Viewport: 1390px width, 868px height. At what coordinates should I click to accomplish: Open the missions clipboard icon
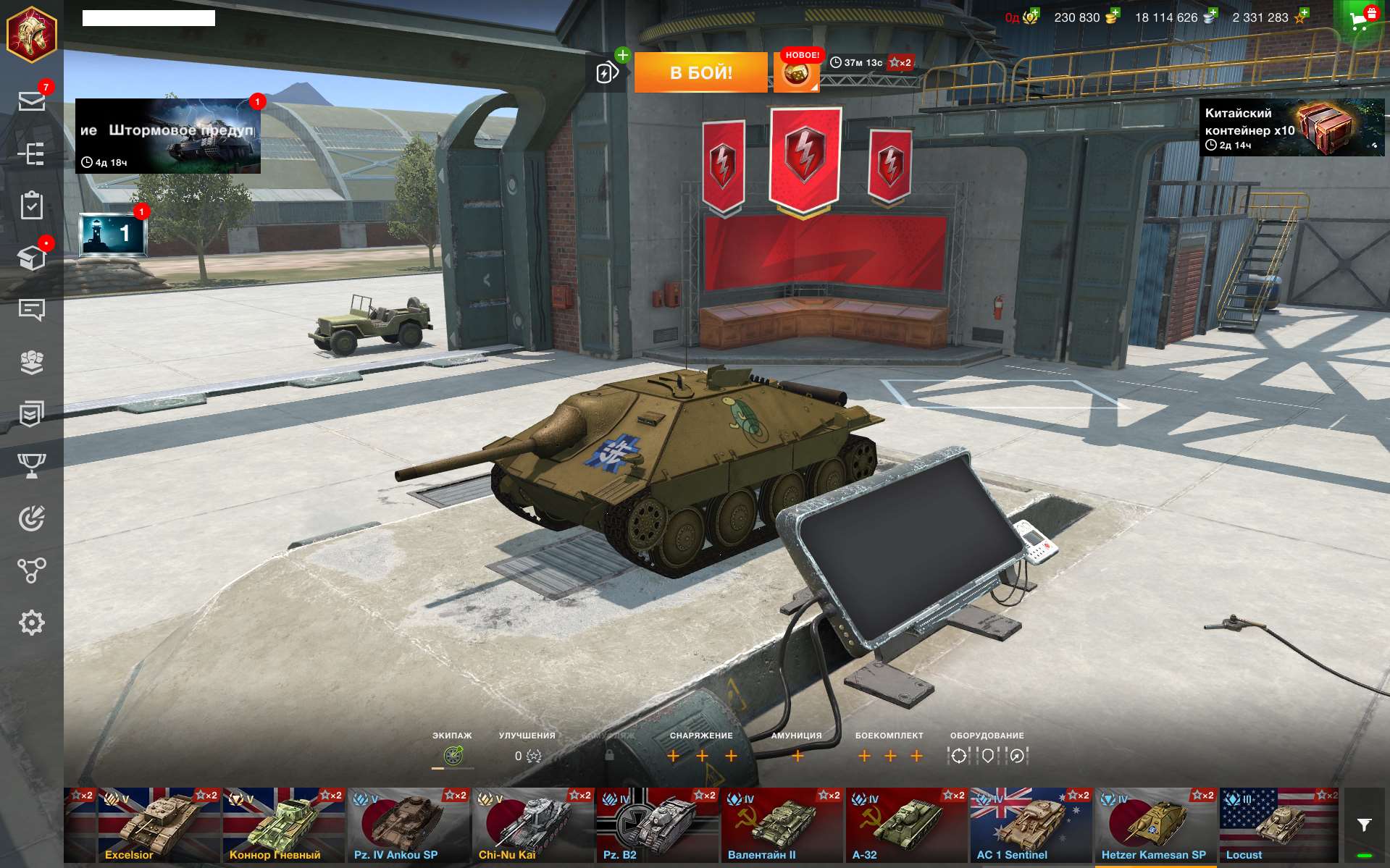tap(32, 206)
